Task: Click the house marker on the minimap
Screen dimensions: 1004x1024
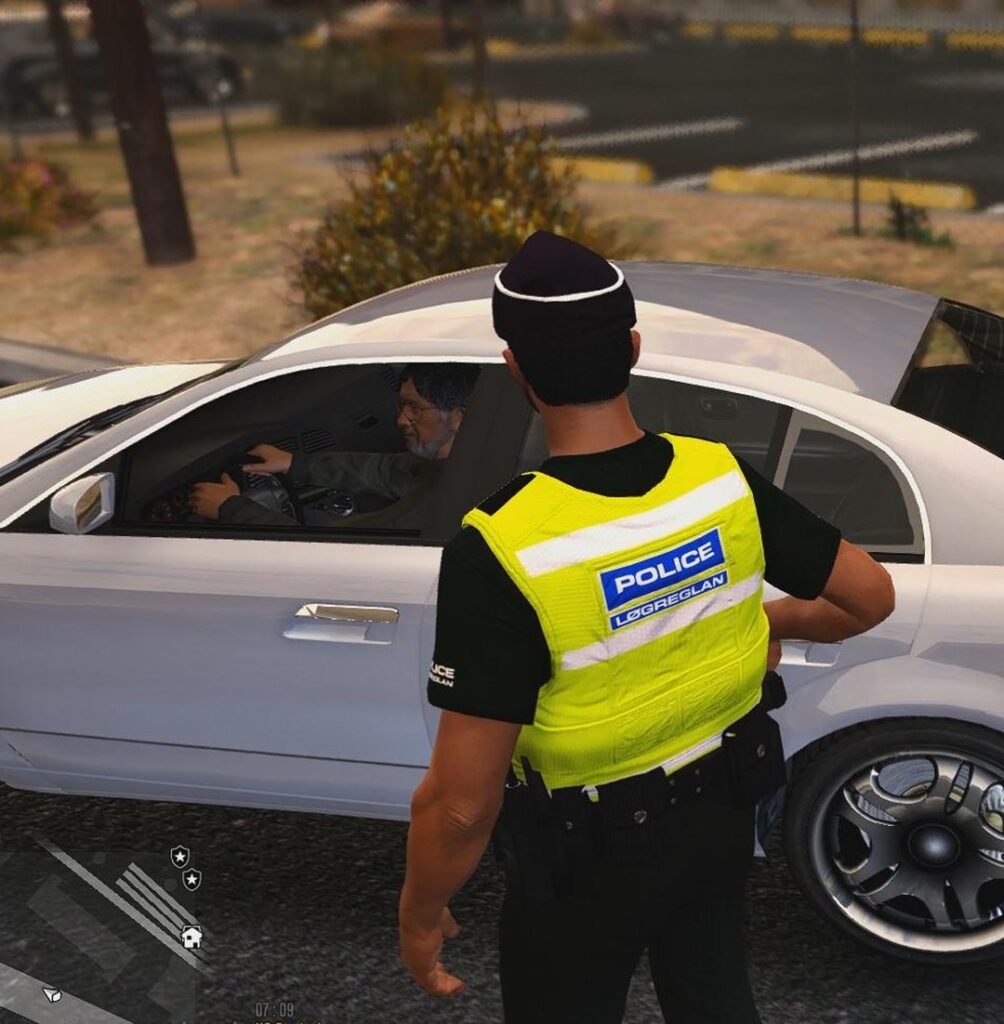Action: 191,937
